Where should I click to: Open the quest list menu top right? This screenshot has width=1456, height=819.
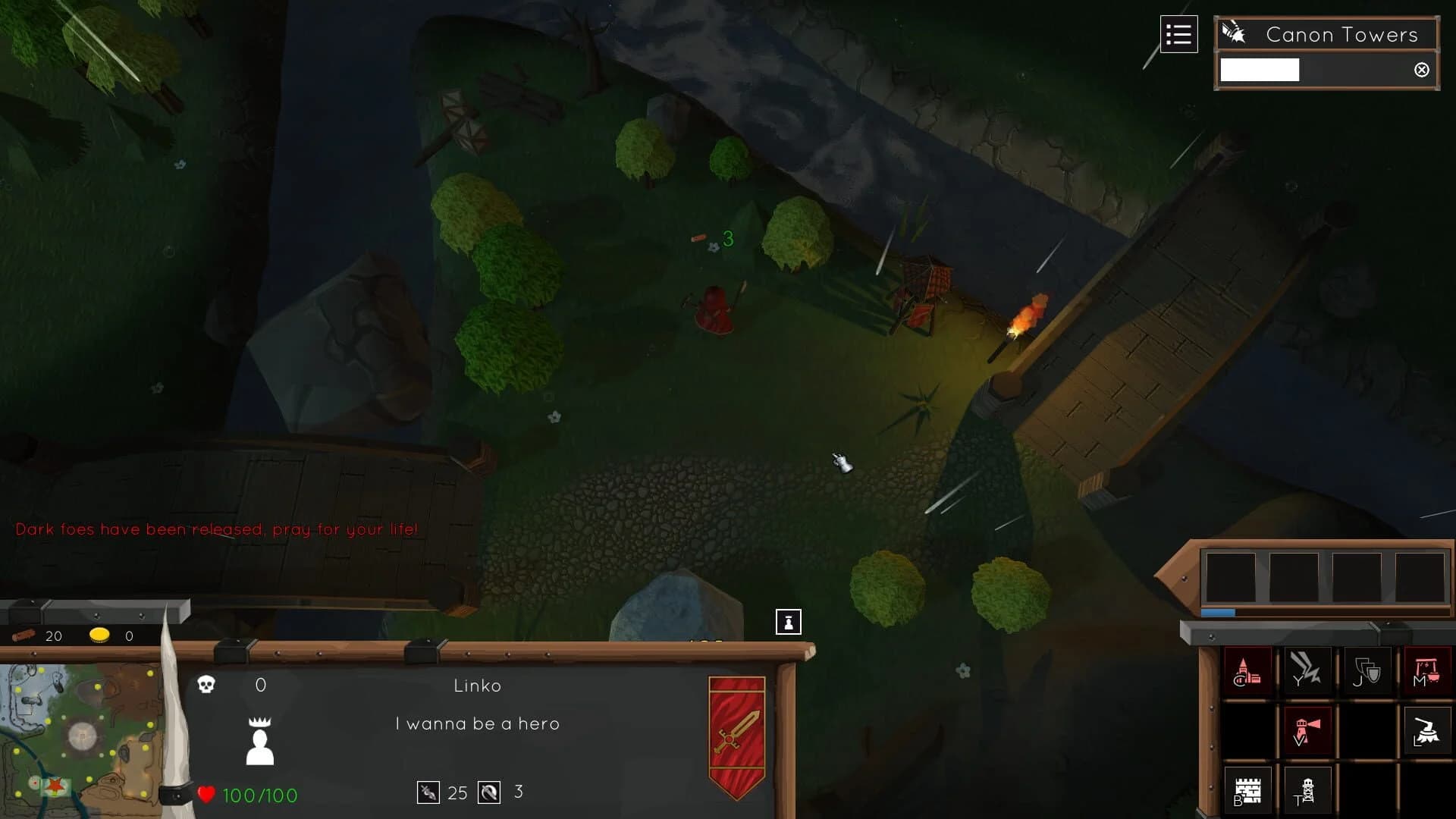pos(1179,34)
